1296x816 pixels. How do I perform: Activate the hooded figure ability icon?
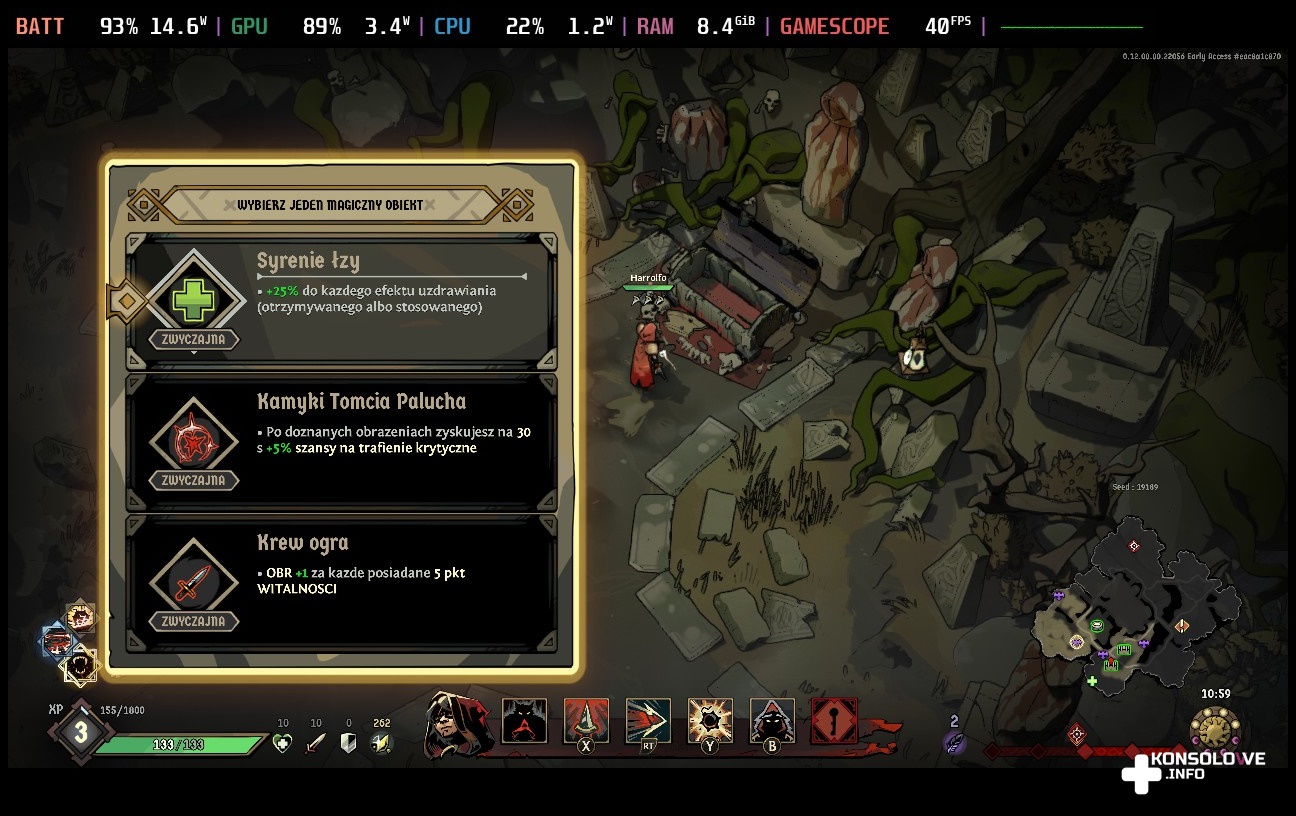772,720
